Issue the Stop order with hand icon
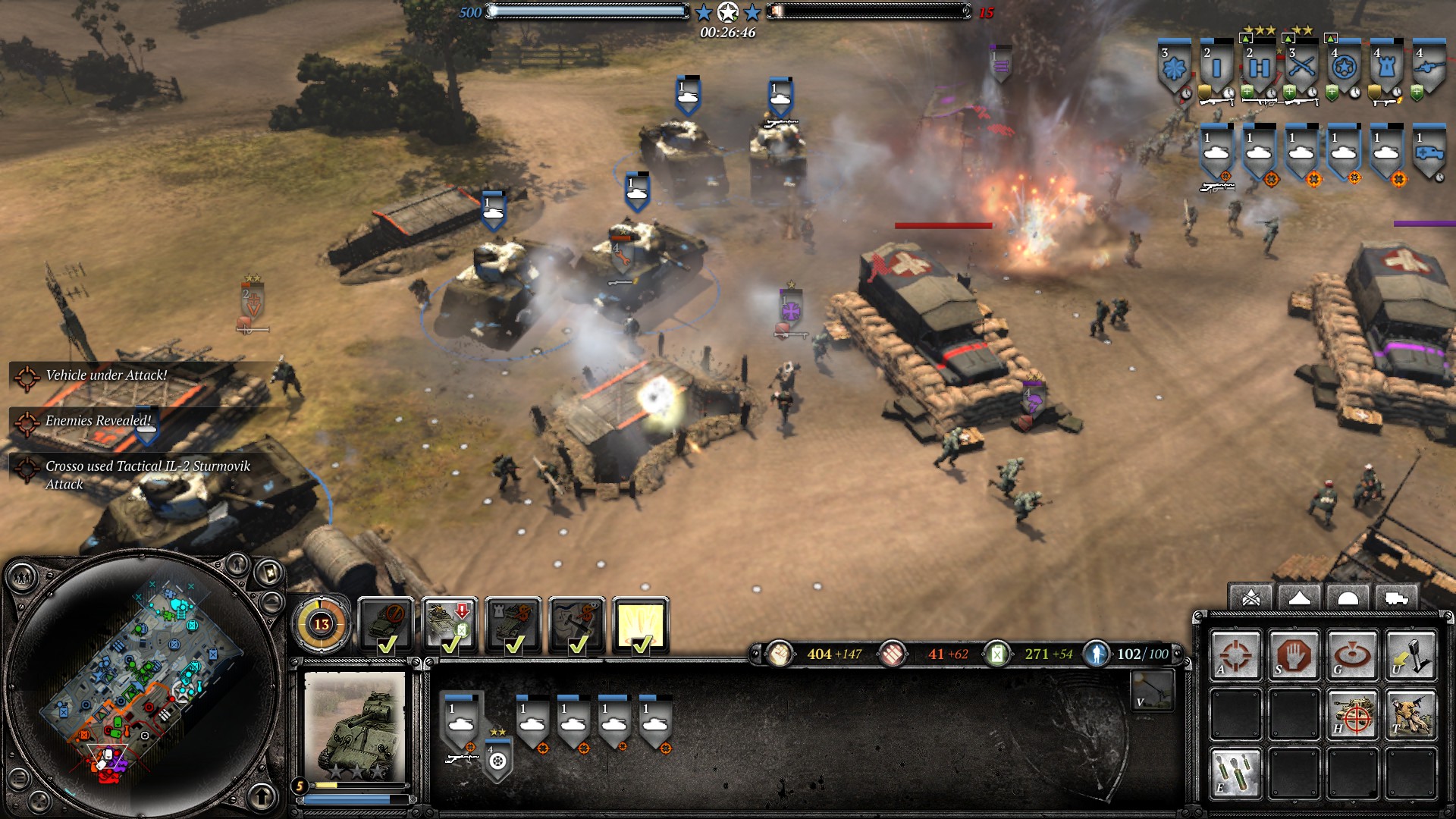 click(x=1294, y=654)
